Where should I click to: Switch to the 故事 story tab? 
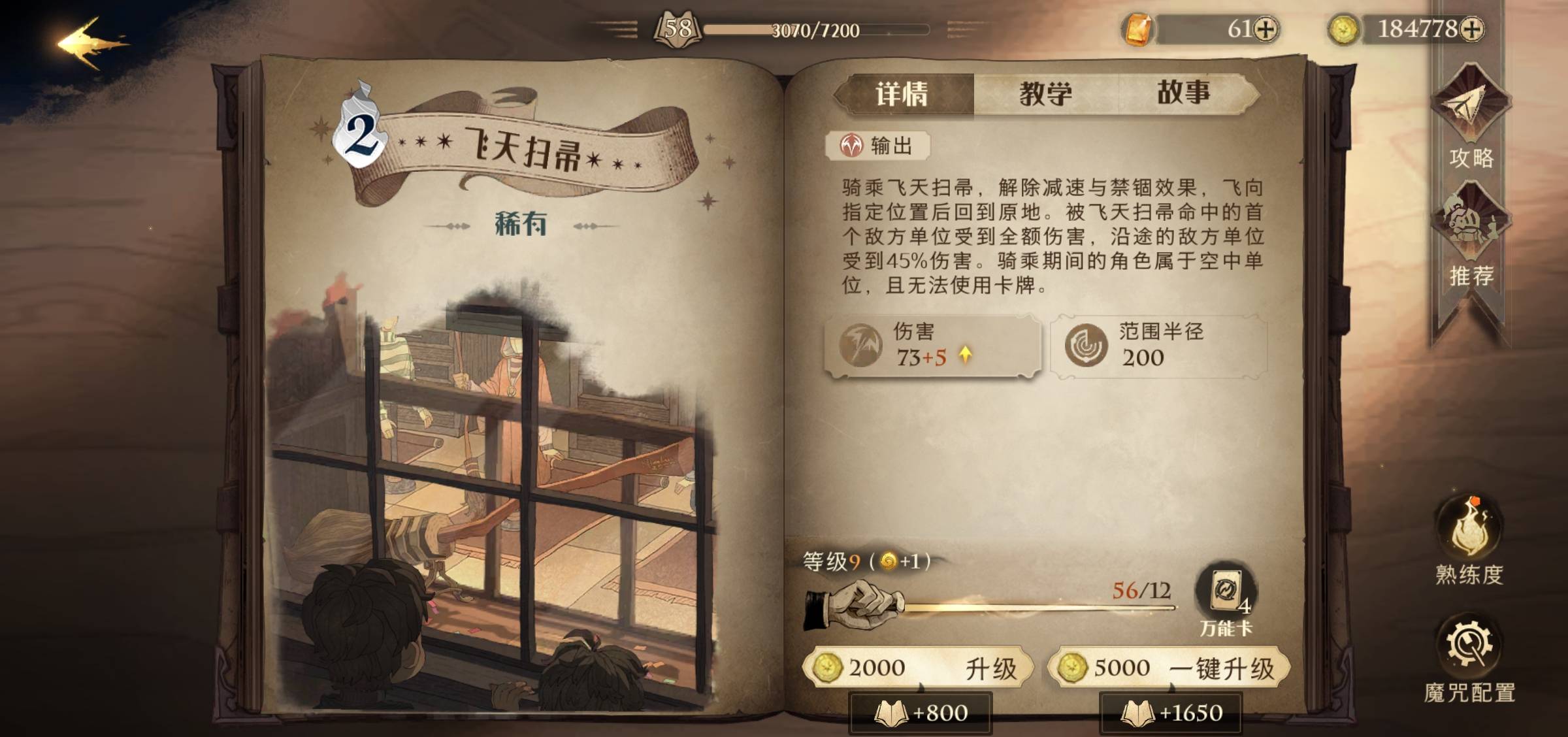tap(1183, 91)
